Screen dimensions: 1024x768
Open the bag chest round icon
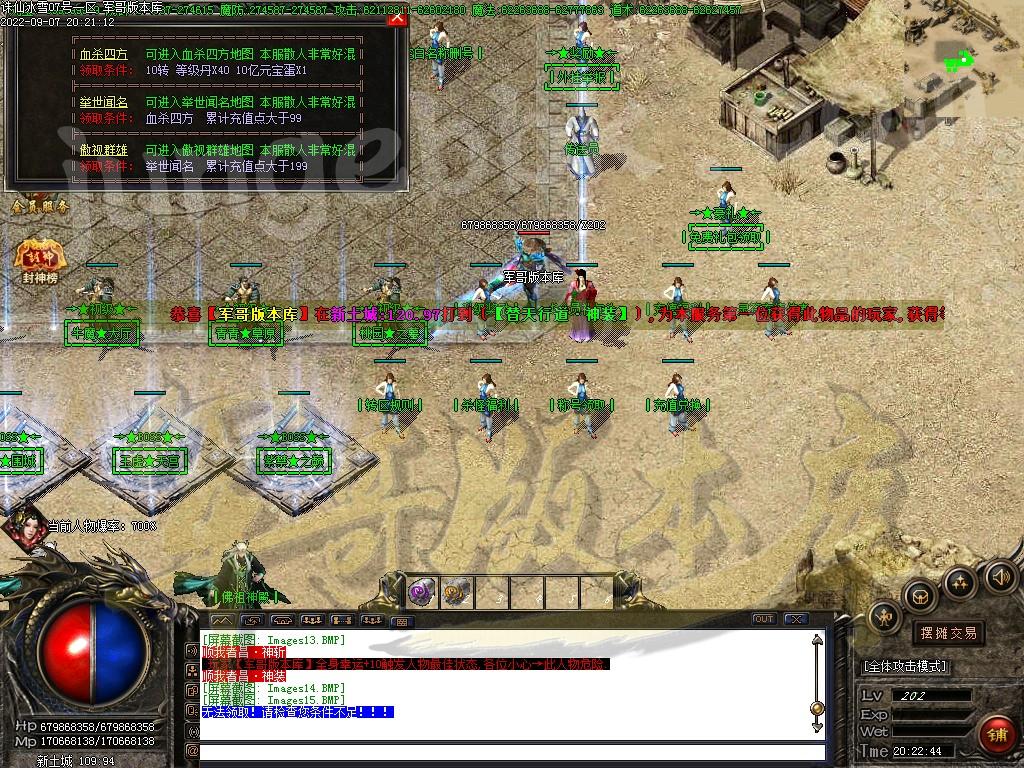click(920, 596)
